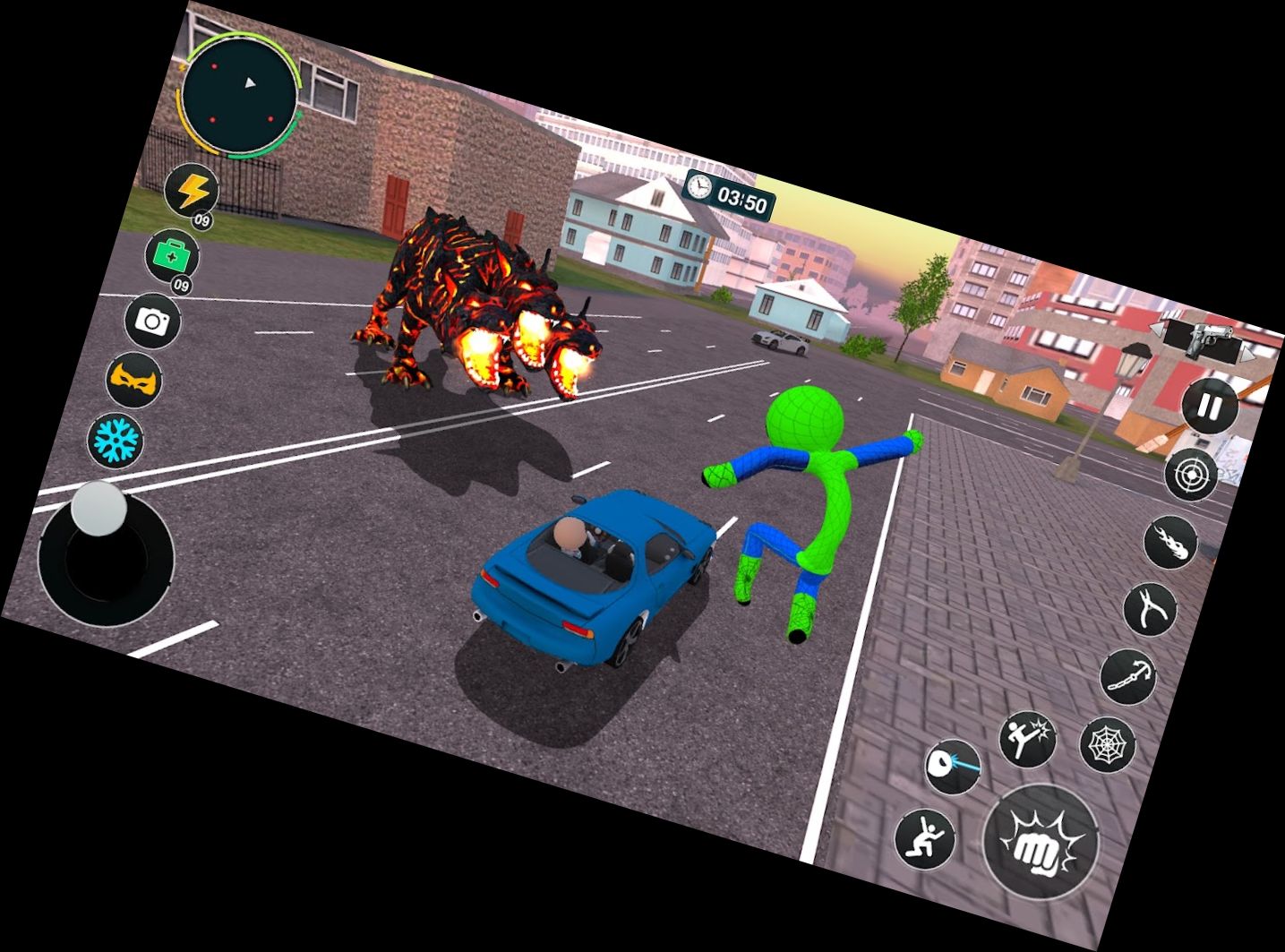Viewport: 1285px width, 952px height.
Task: Toggle the crosshair aim button
Action: (1191, 474)
